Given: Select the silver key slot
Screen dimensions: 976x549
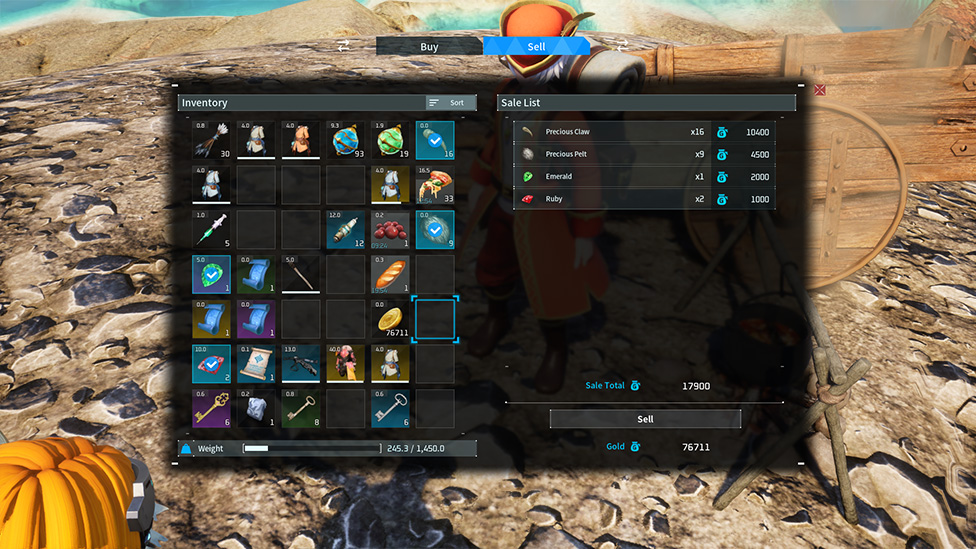Looking at the screenshot, I should pos(391,409).
